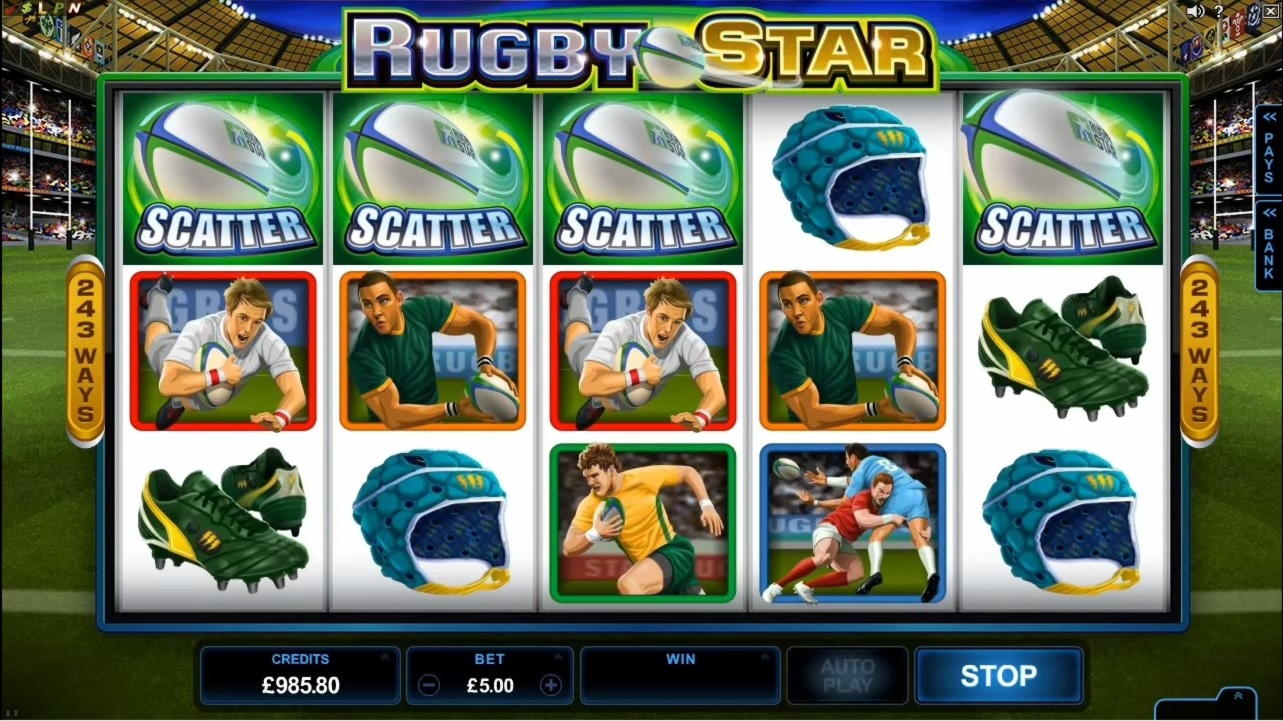Open the Pays side tab
The height and width of the screenshot is (721, 1283).
[1269, 149]
